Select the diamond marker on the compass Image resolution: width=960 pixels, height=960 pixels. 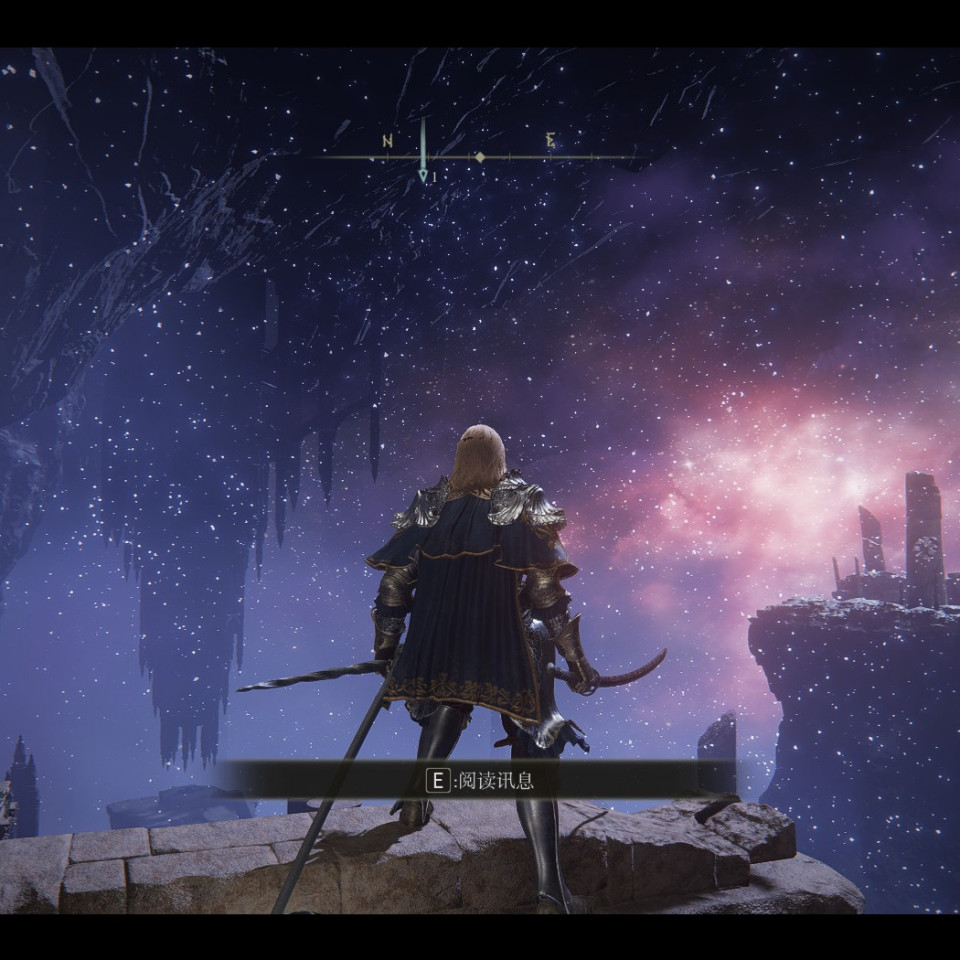pos(480,157)
